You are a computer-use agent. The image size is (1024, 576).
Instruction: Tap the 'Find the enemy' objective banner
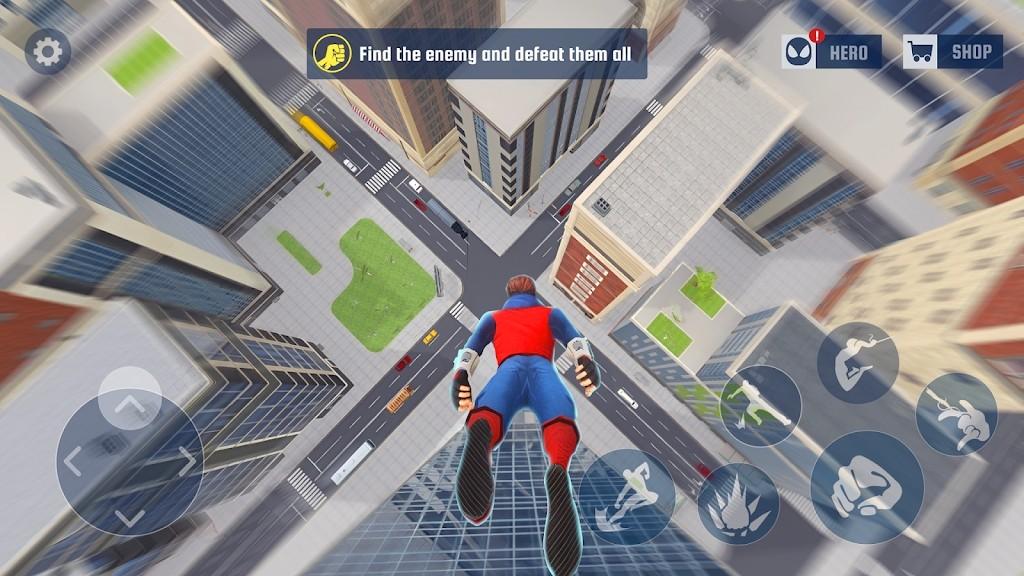[477, 53]
